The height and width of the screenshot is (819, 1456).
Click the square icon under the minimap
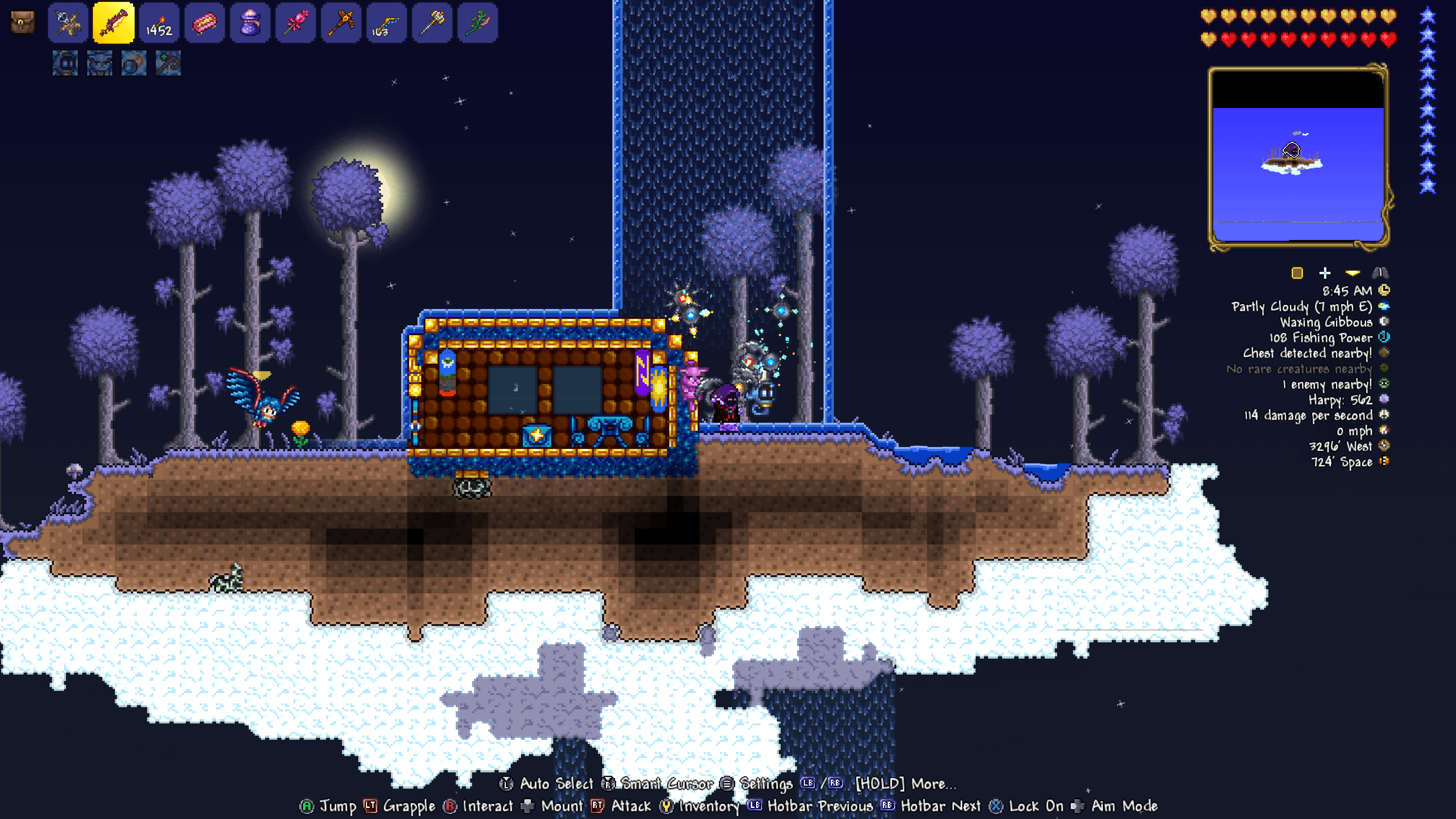click(x=1297, y=273)
